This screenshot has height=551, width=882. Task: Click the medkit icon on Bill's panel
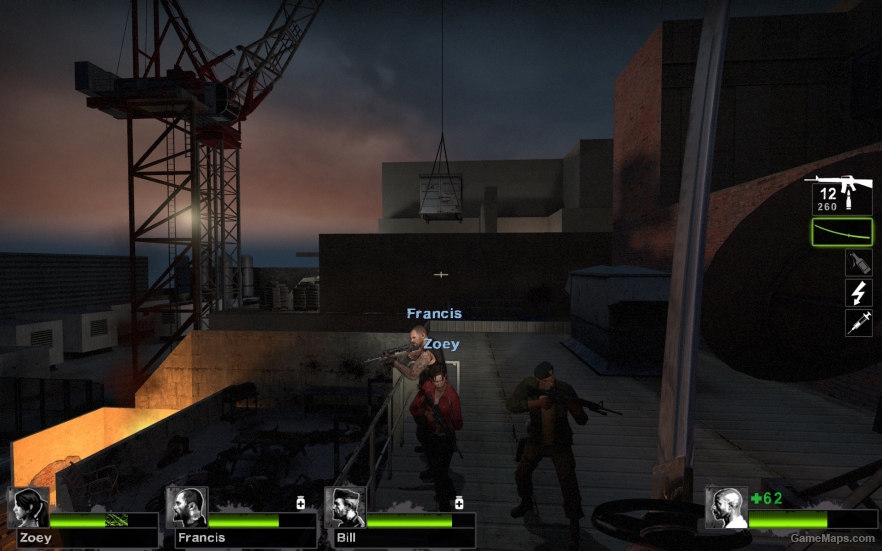click(459, 502)
